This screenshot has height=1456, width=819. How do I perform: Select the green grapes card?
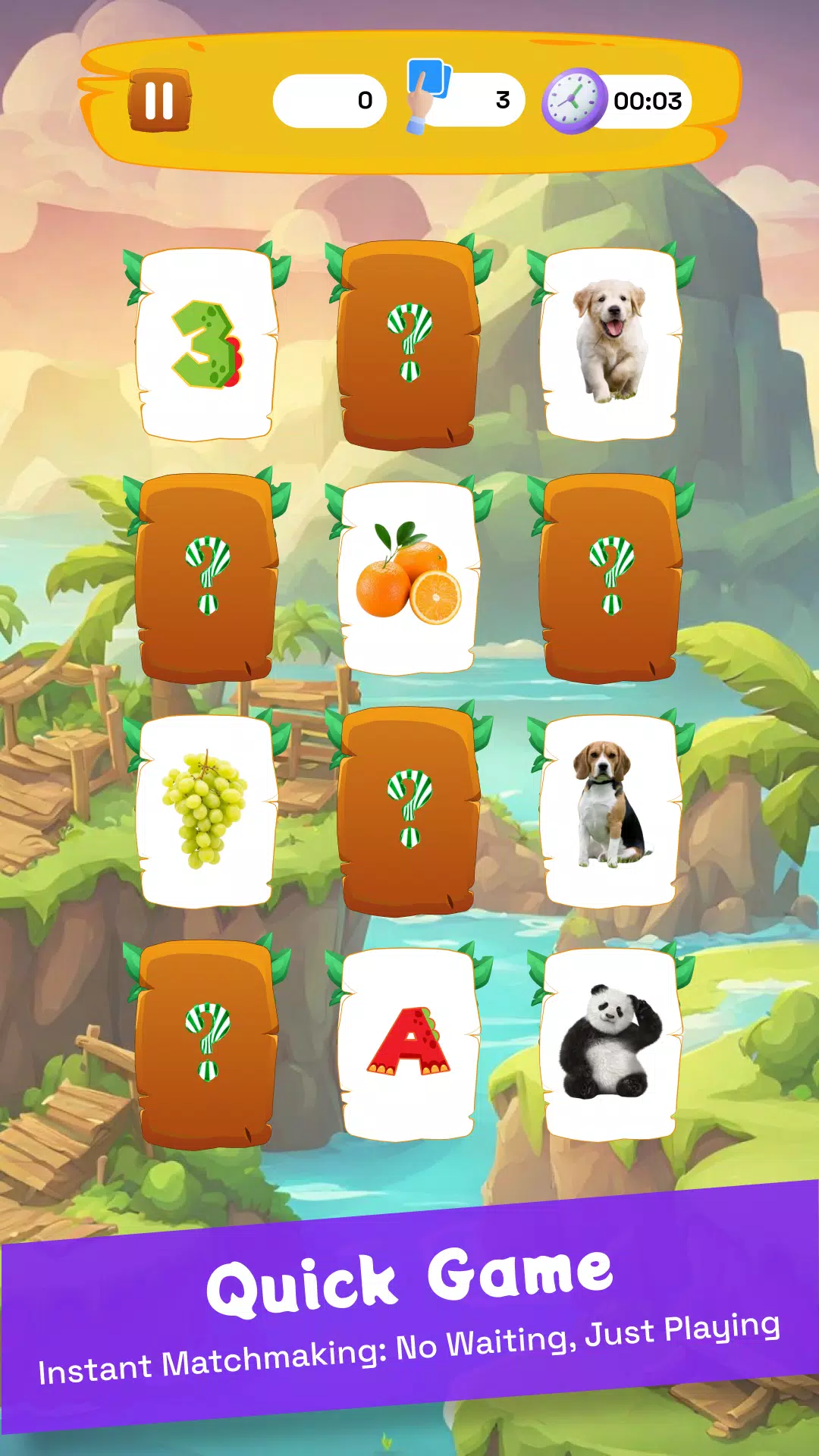pos(206,810)
